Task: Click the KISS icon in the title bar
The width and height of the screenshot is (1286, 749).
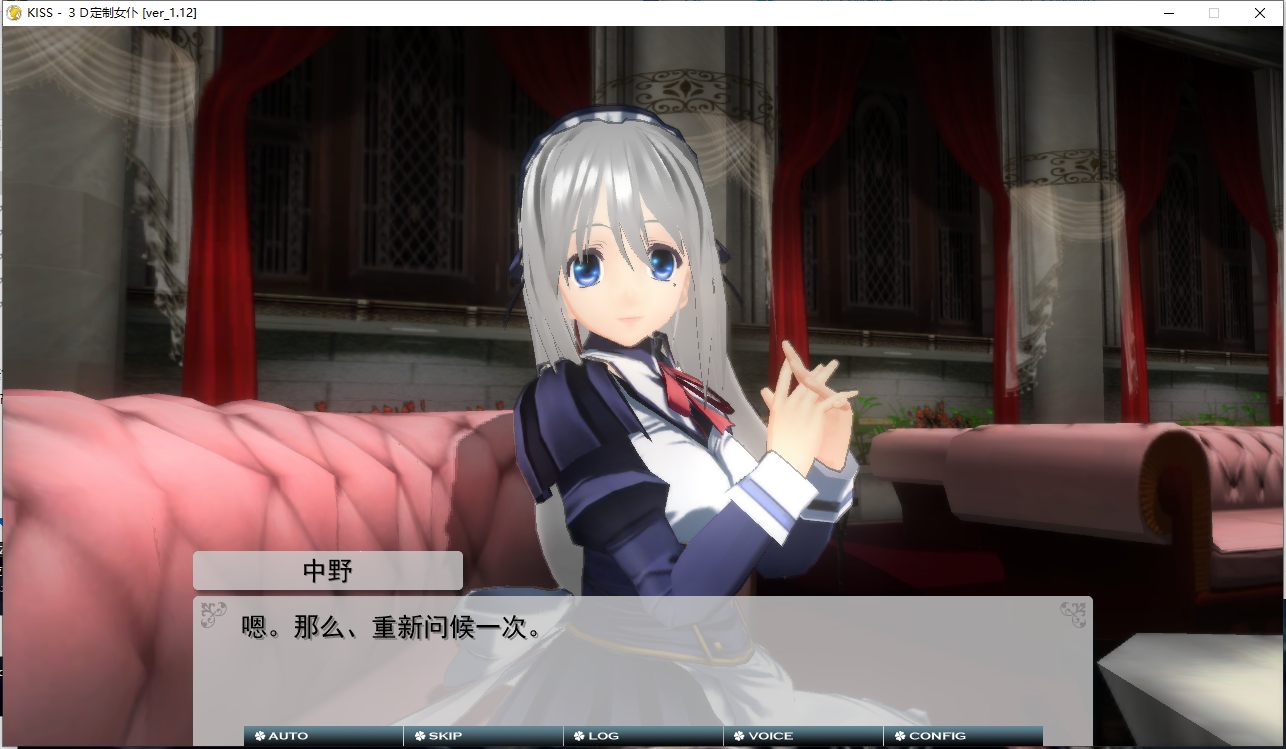Action: click(x=16, y=13)
